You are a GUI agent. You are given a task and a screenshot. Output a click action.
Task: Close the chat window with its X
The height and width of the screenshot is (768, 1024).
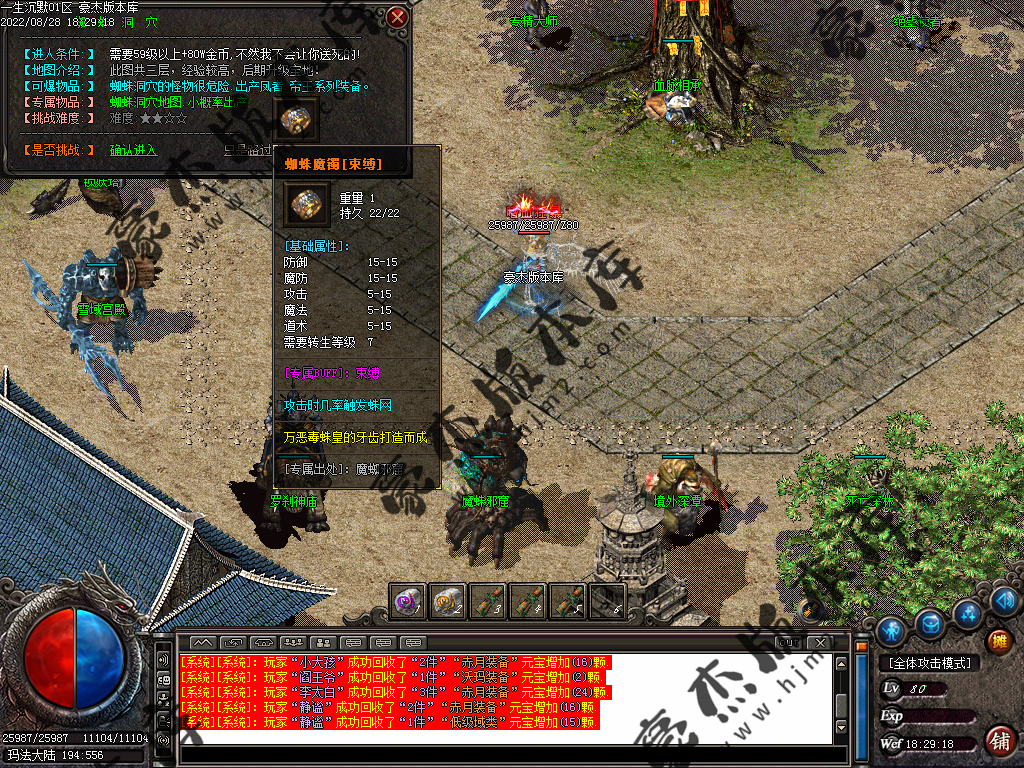tap(820, 642)
